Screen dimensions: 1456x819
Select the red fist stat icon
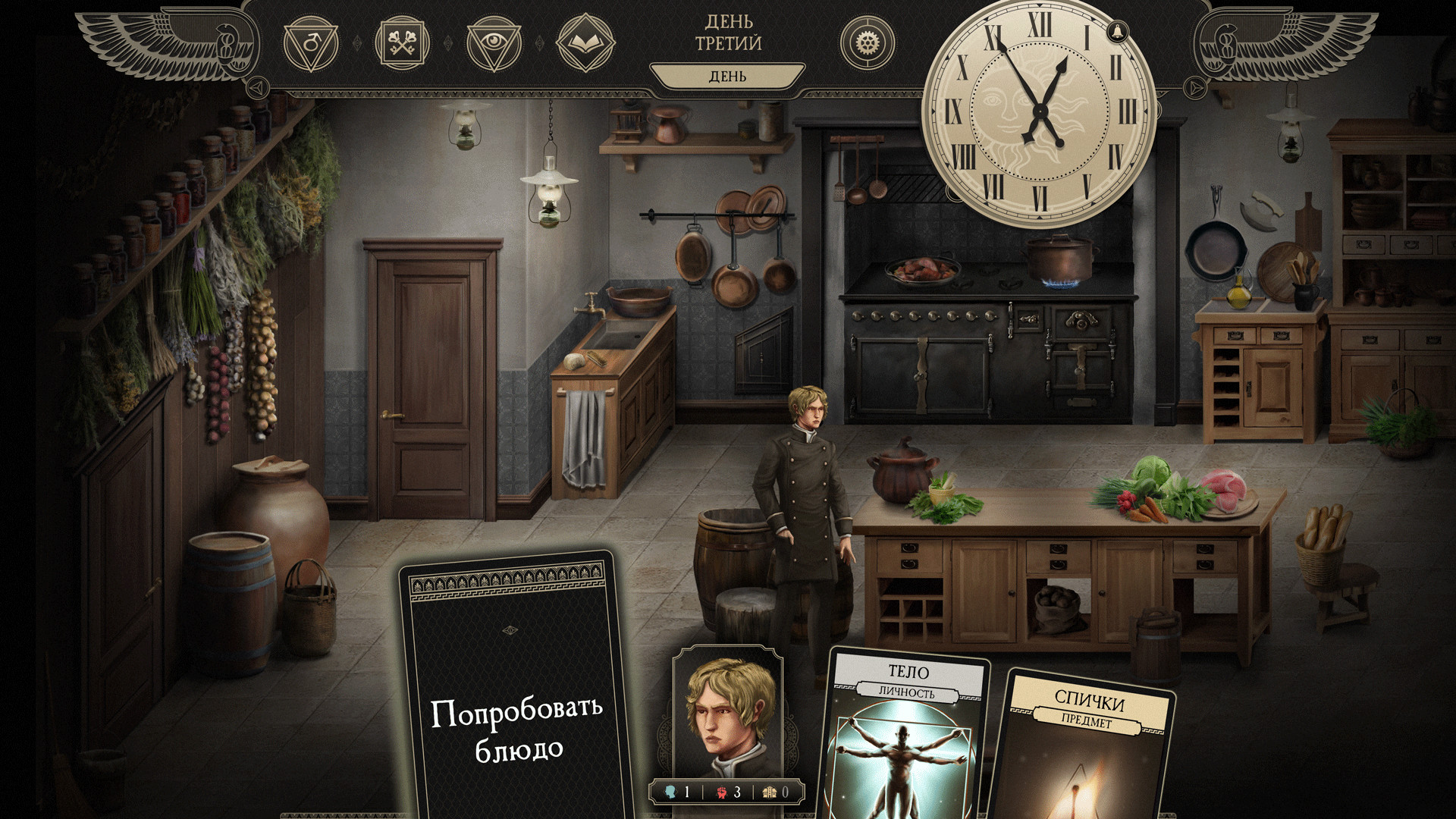[722, 791]
